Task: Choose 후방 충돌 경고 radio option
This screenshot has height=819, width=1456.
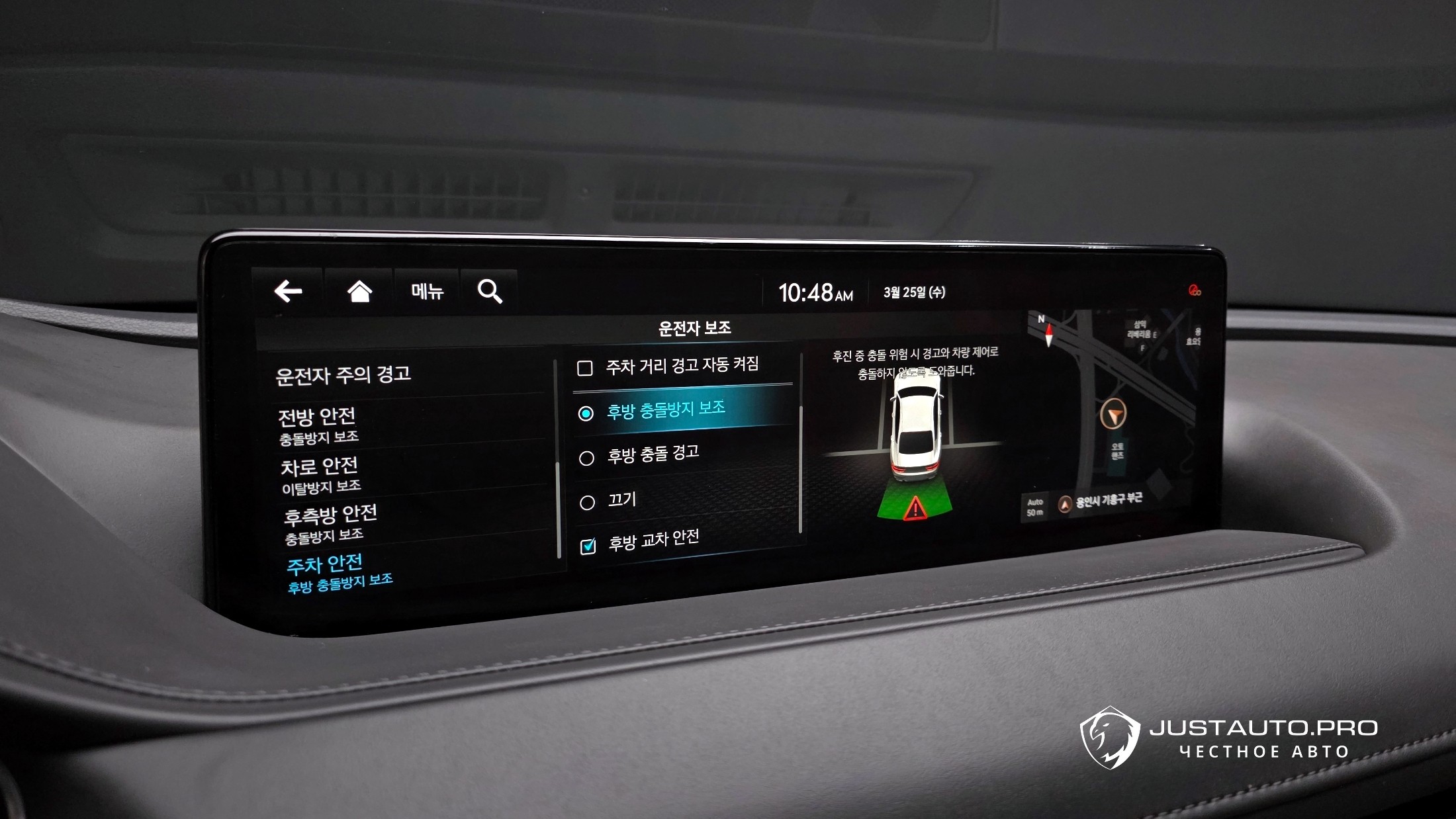Action: click(586, 458)
